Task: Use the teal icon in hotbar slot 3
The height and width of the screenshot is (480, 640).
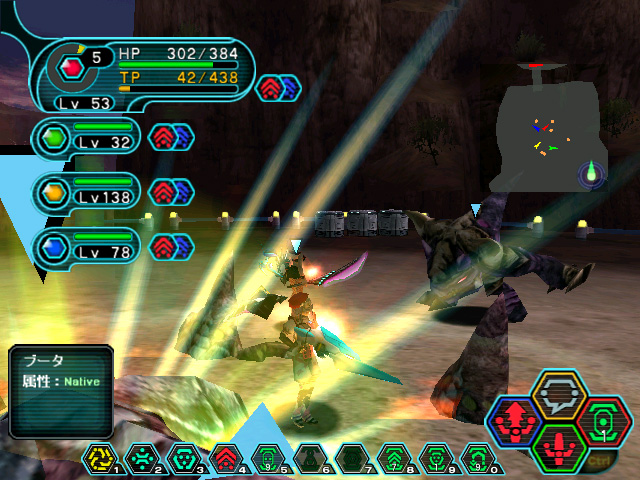Action: click(x=184, y=458)
